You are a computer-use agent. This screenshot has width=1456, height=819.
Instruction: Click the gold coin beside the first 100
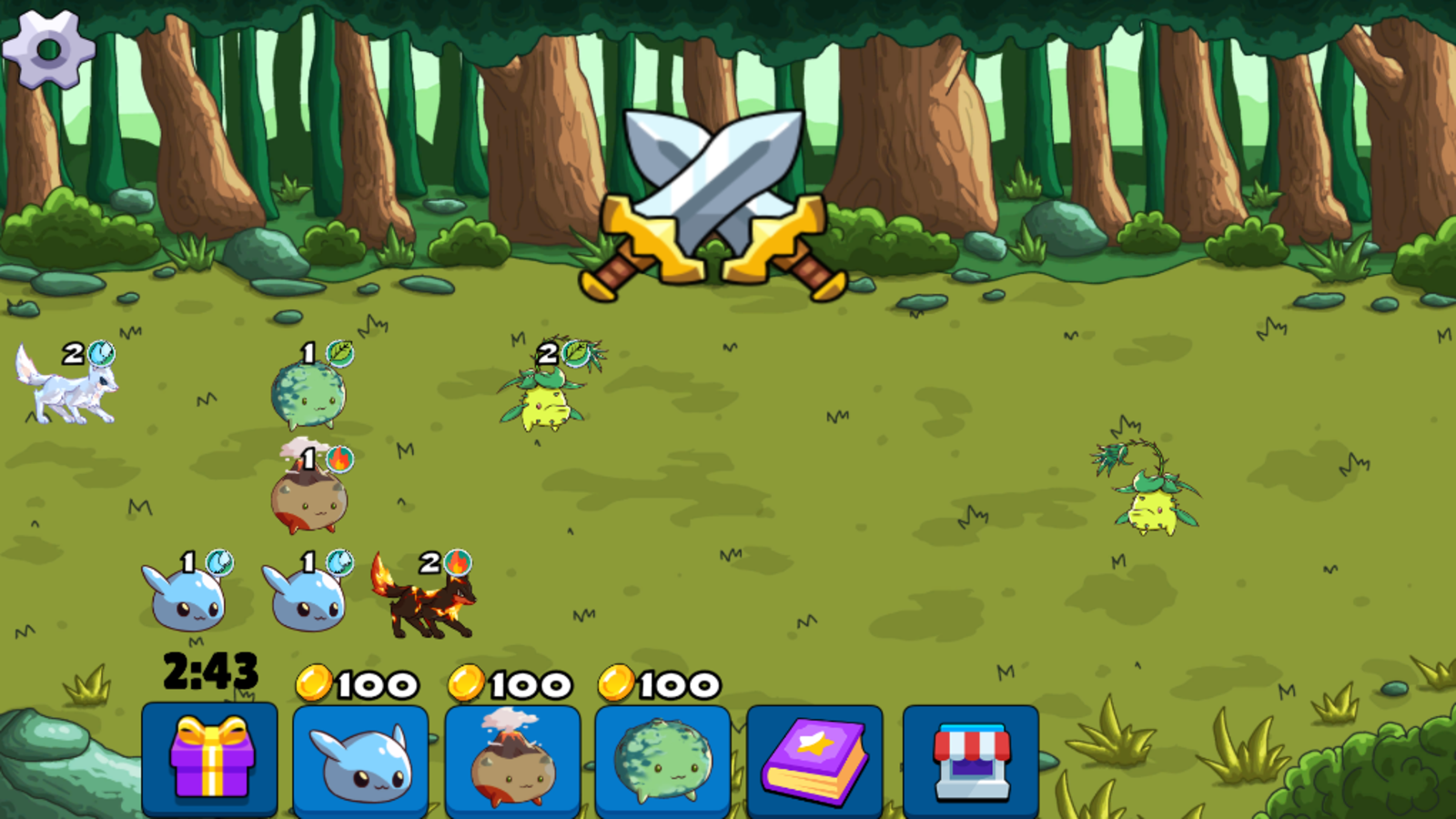313,682
